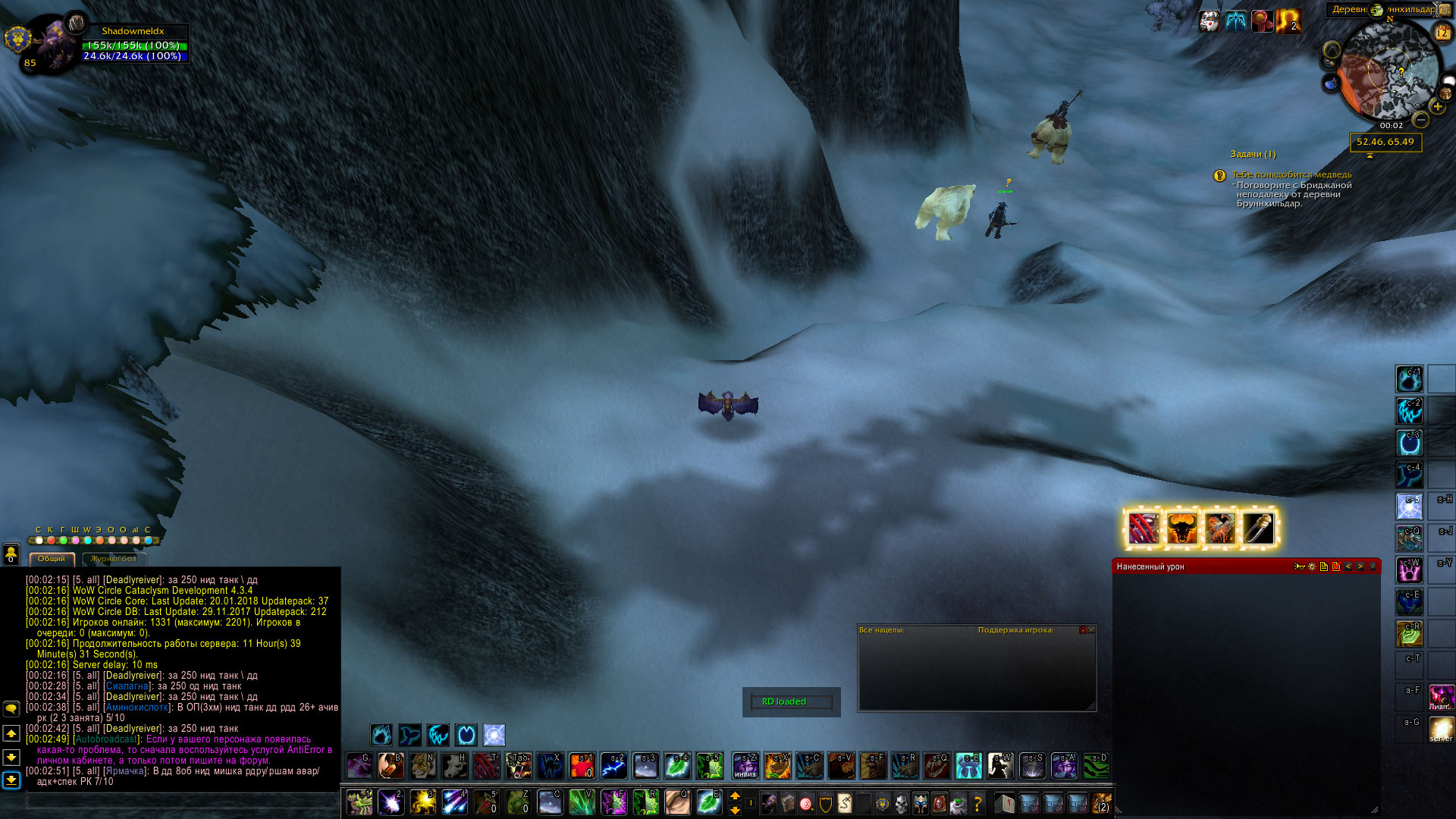
Task: Use the green leaf ability bound to E
Action: [x=708, y=802]
